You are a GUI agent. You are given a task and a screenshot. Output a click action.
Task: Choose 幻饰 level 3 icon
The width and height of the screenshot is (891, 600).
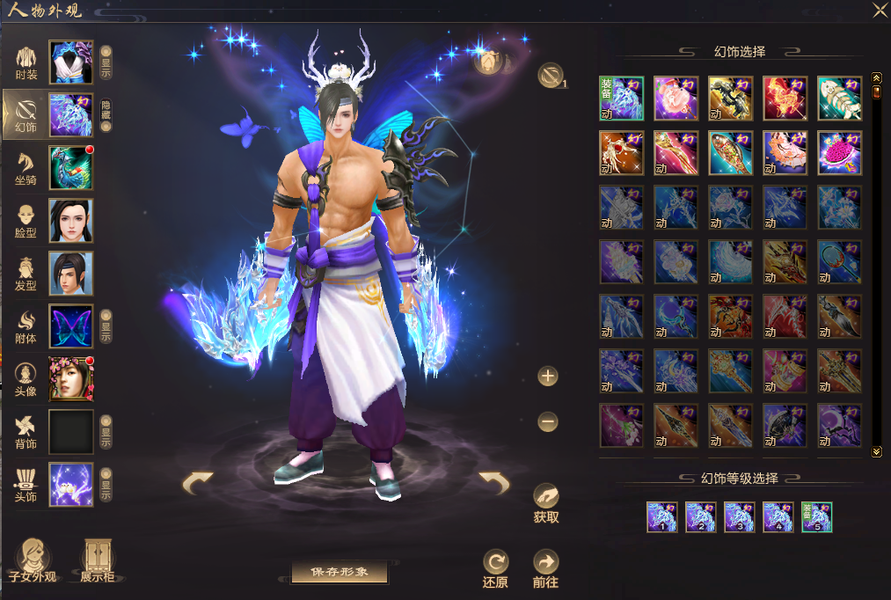click(x=738, y=517)
